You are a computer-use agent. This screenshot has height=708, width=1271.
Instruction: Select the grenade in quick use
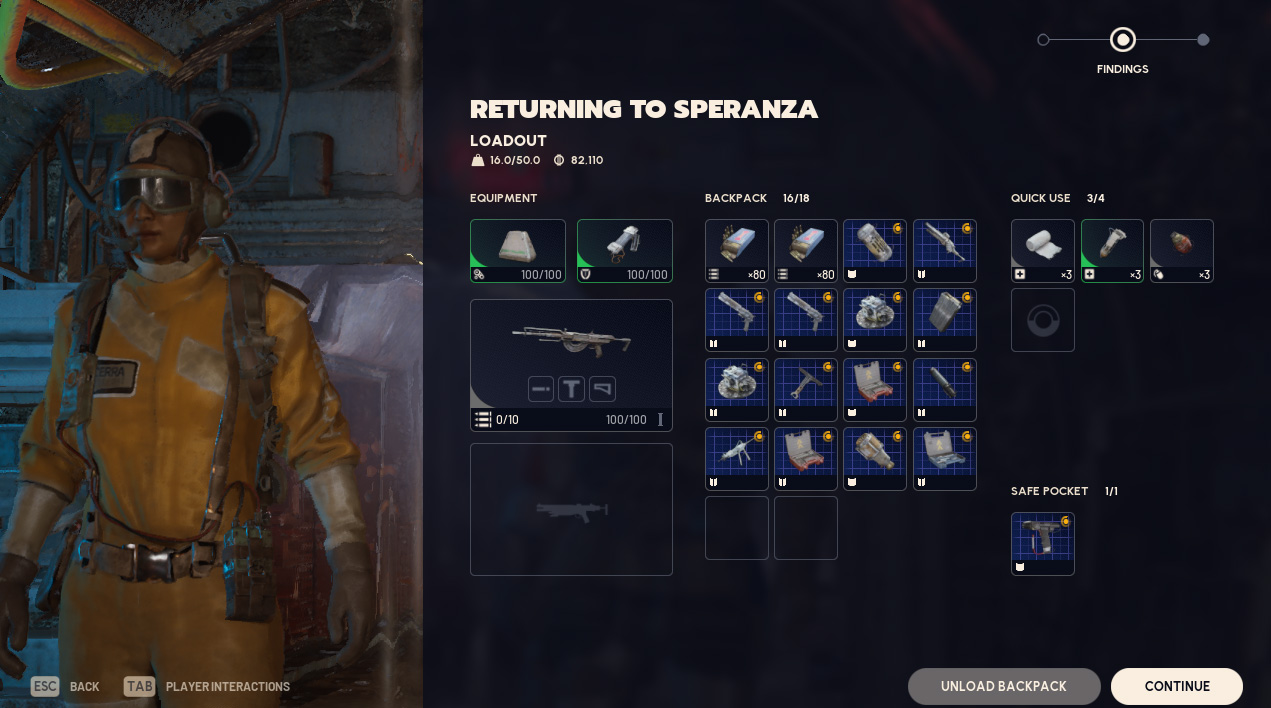1182,251
